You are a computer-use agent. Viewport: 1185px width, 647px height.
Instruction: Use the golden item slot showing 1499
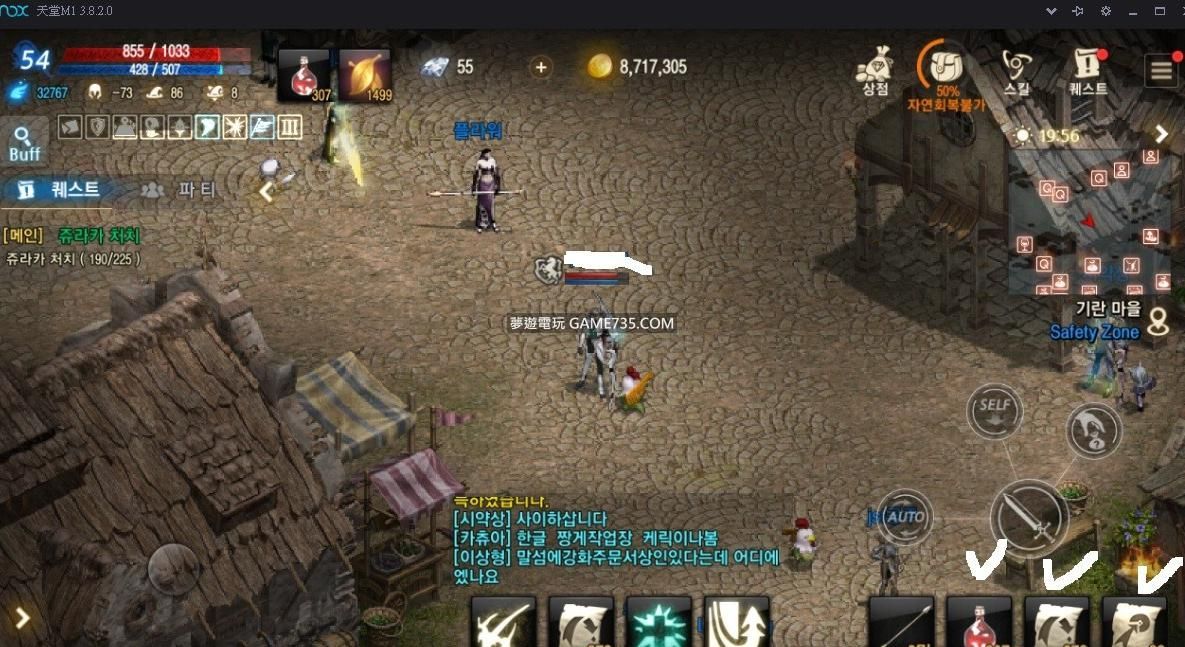pyautogui.click(x=365, y=75)
